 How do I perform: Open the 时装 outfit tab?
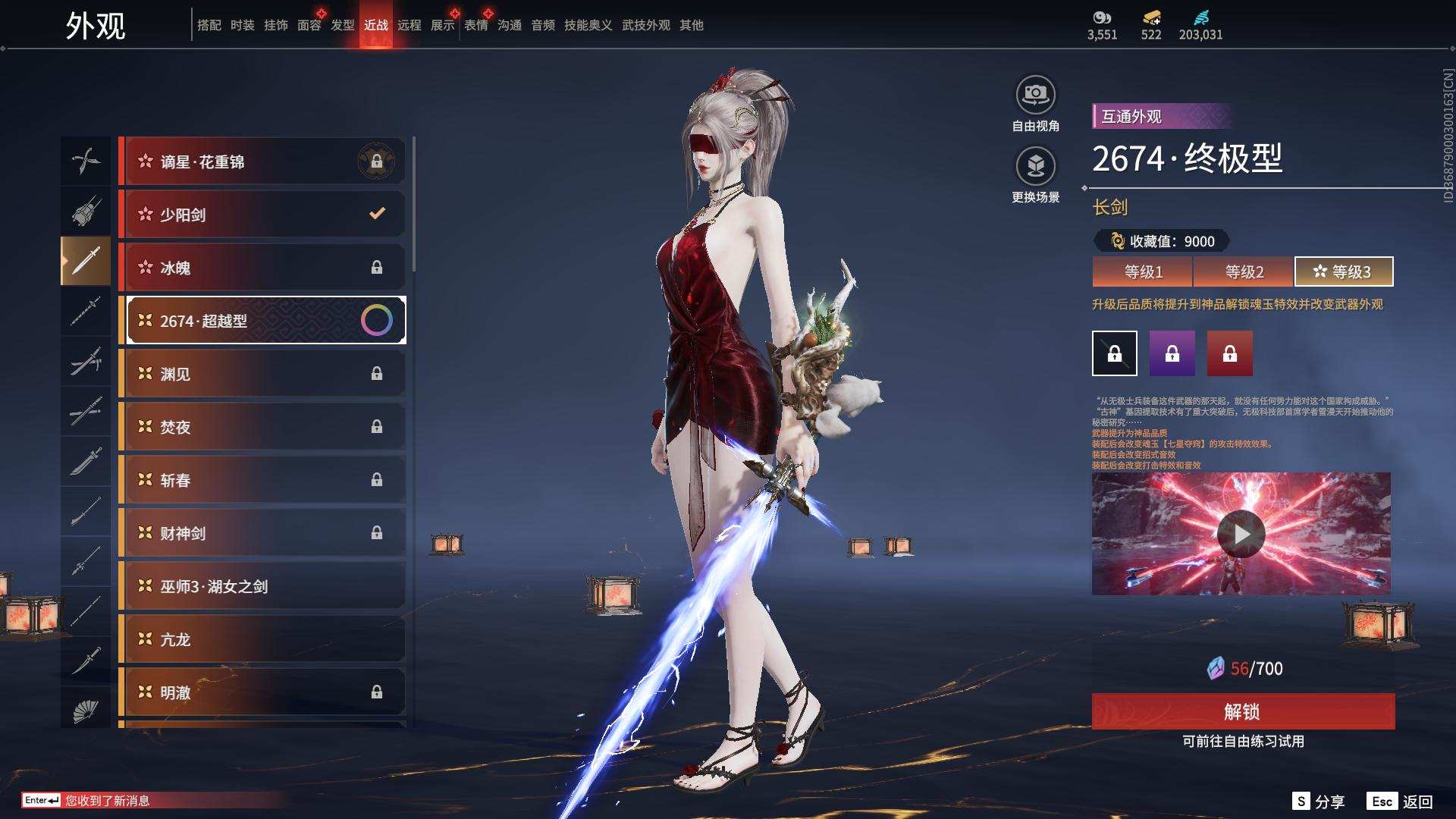pos(243,25)
